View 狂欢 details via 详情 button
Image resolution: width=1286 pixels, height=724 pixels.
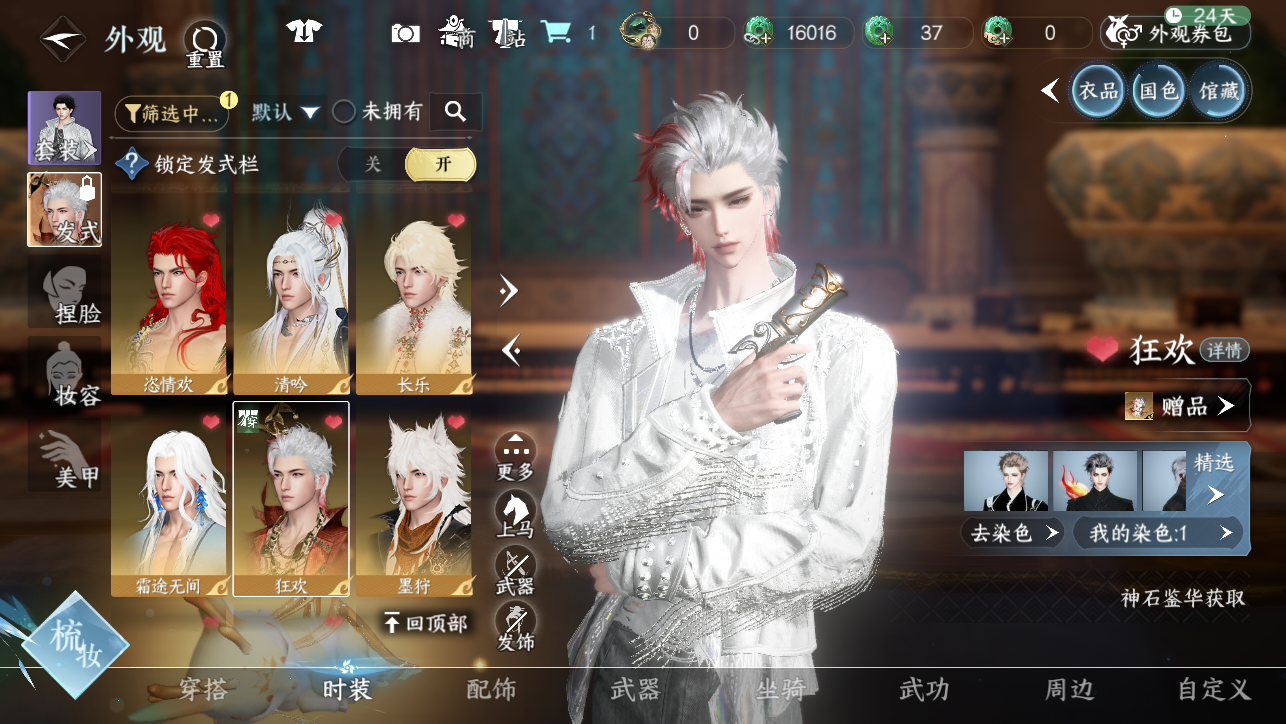coord(1225,350)
